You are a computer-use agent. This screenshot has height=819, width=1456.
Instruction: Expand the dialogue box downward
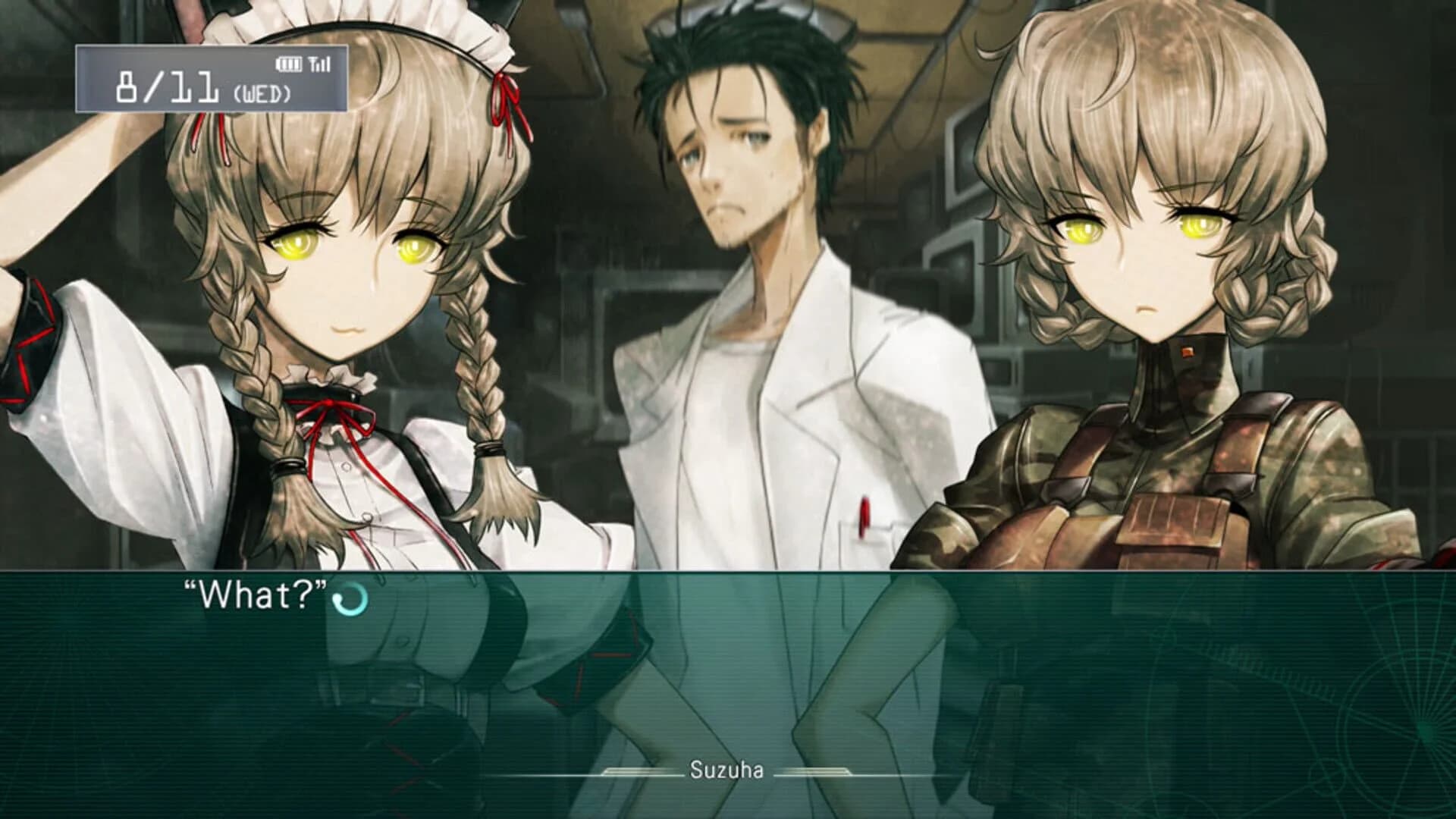pos(728,811)
